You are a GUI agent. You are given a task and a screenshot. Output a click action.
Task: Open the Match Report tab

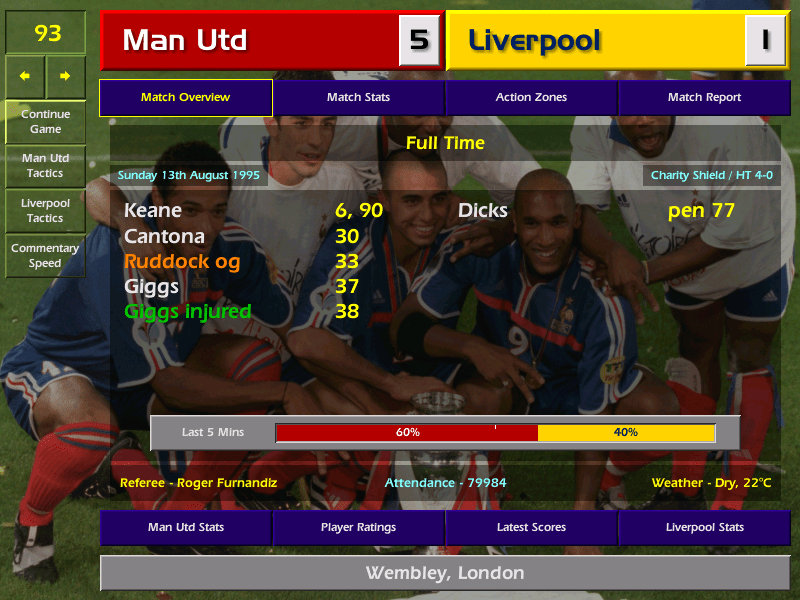point(704,97)
